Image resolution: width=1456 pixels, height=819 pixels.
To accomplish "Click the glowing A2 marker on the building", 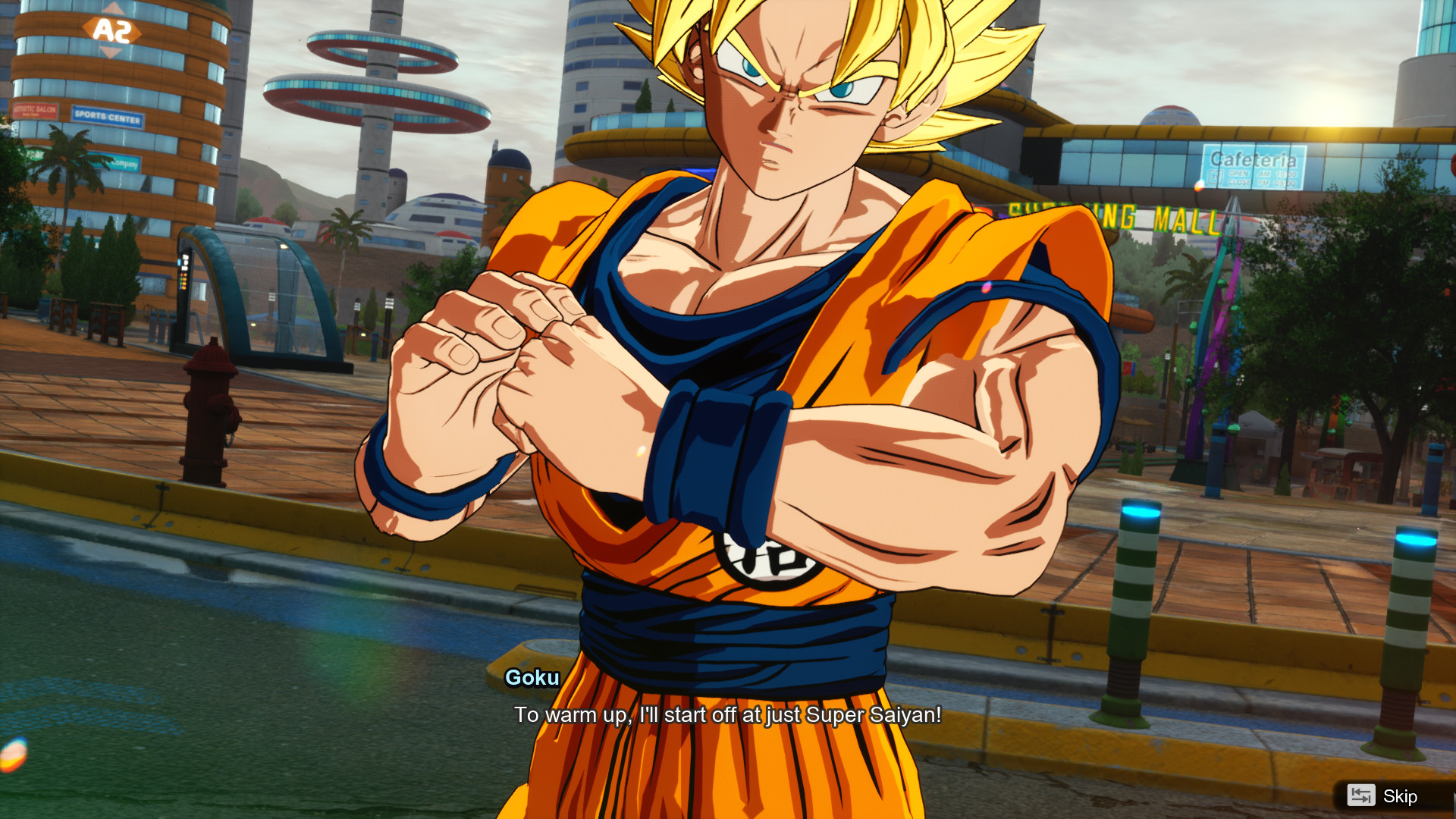I will 114,29.
